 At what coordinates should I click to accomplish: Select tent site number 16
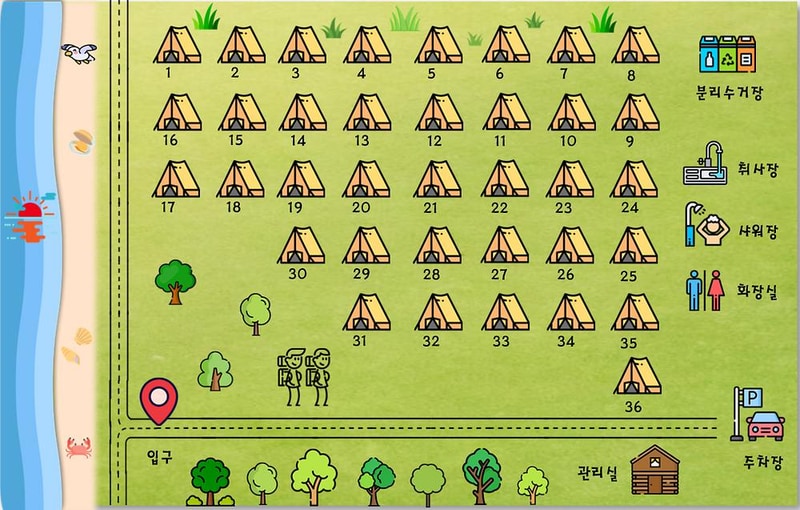(x=177, y=113)
